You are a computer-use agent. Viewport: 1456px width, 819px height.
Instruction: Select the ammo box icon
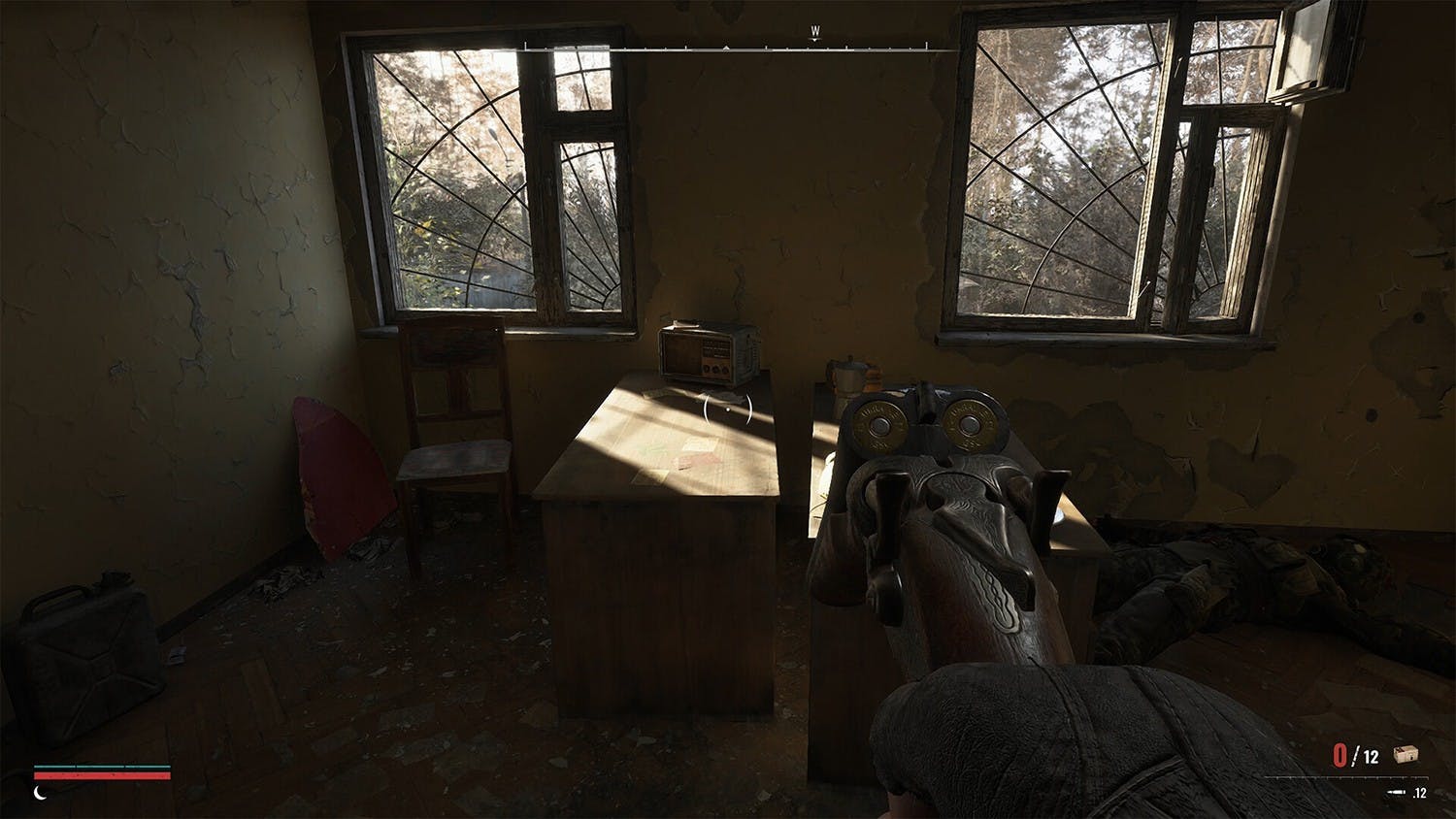(x=1405, y=755)
